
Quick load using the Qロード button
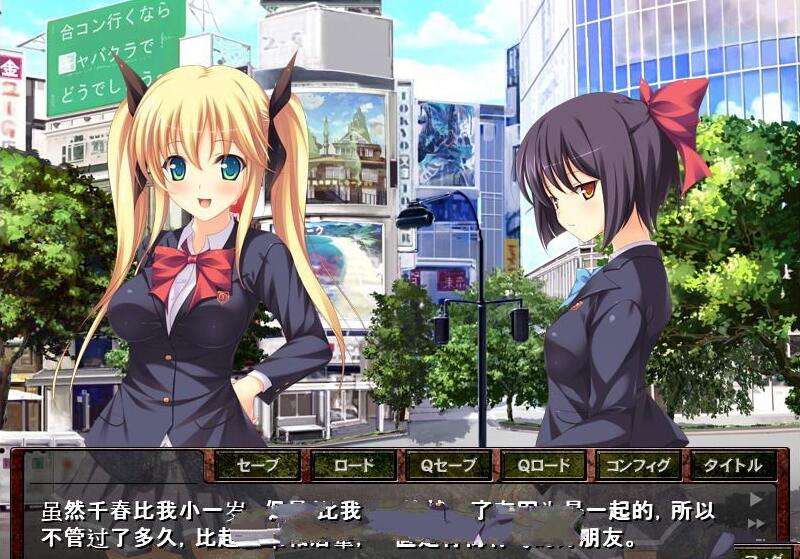point(543,465)
